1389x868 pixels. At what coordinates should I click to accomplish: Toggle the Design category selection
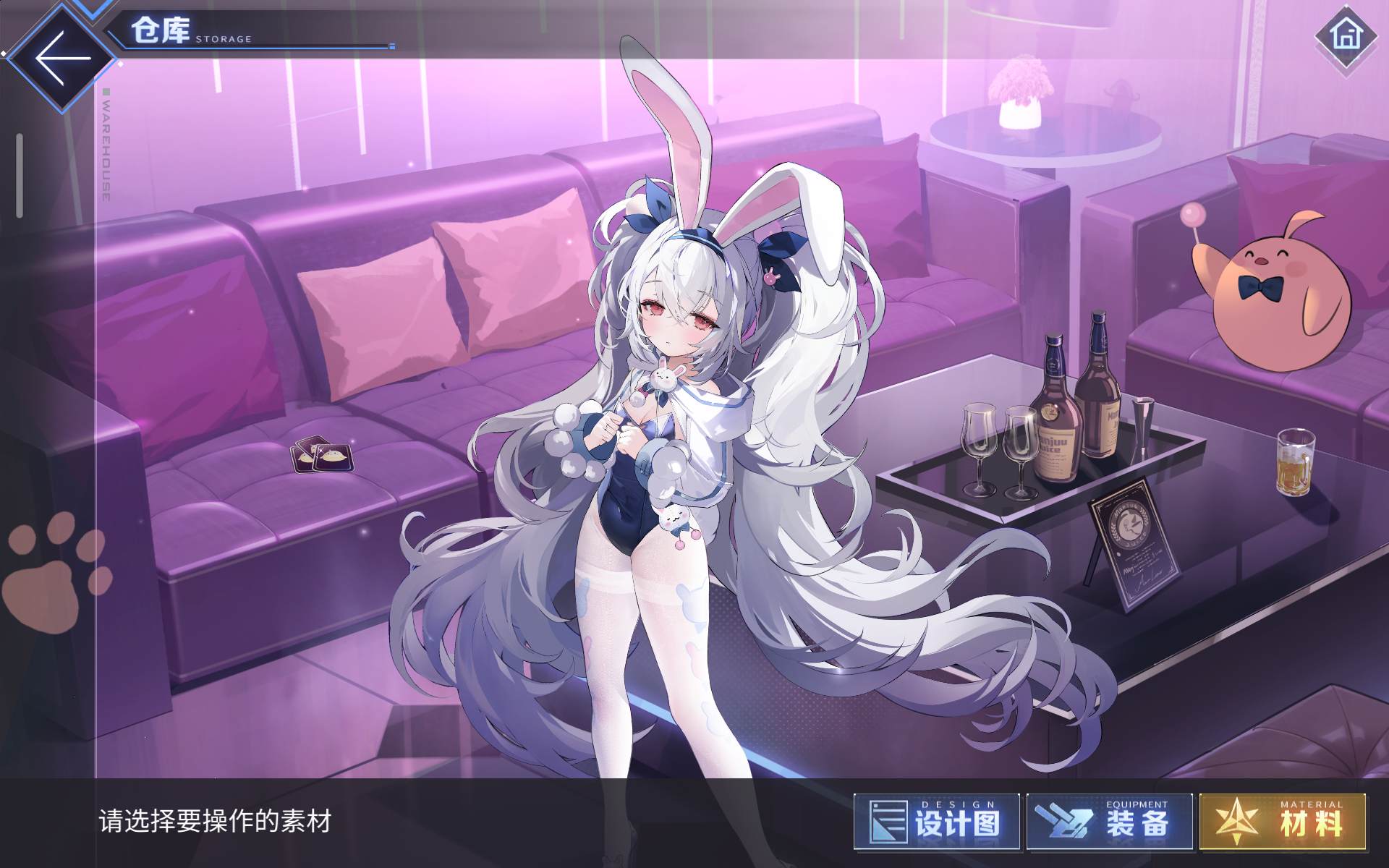pos(935,822)
